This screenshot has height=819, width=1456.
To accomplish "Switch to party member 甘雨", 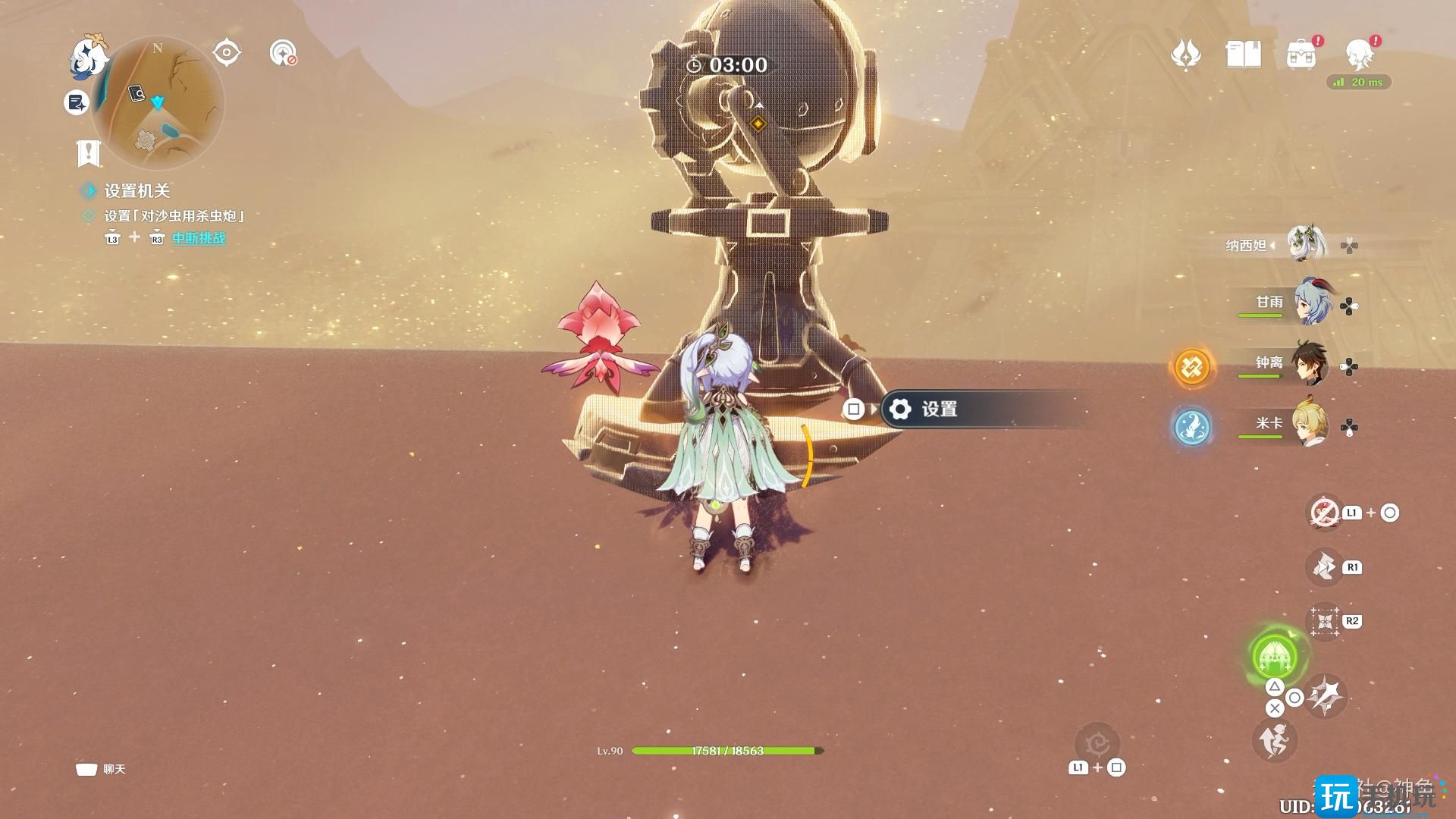I will [x=1312, y=302].
